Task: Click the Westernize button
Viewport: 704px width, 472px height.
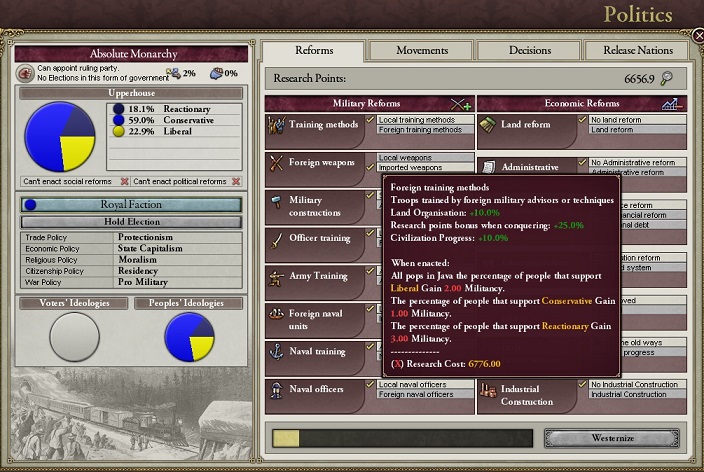Action: pyautogui.click(x=611, y=438)
